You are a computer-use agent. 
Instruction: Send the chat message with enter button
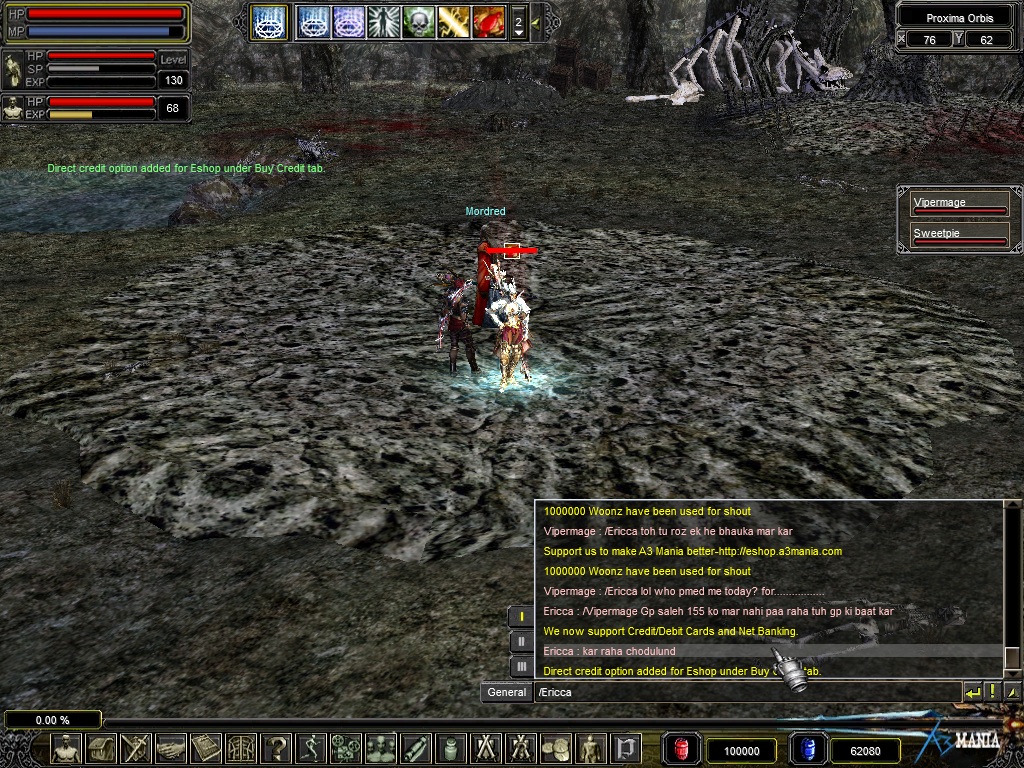(972, 692)
